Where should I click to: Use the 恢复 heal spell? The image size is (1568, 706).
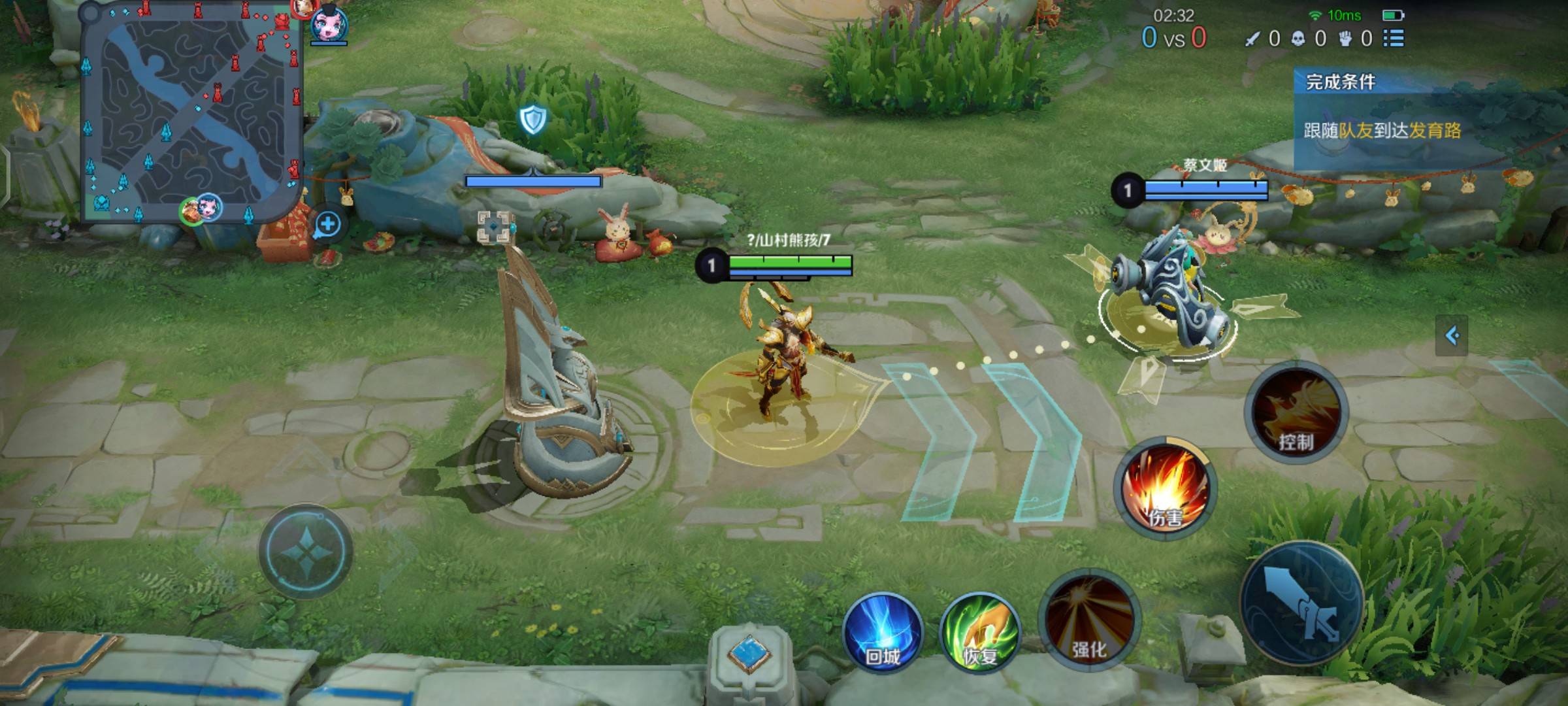coord(979,632)
